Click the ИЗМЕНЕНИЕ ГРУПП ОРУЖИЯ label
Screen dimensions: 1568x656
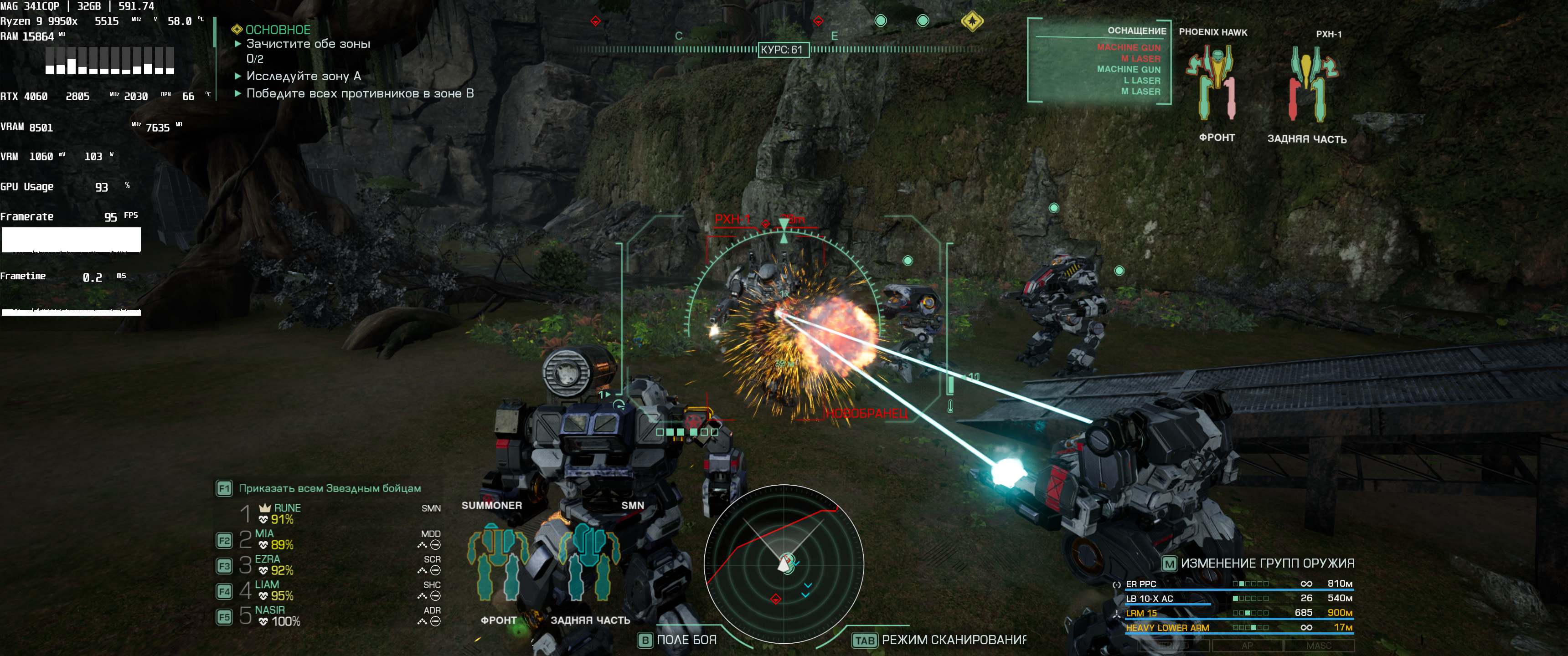point(1267,564)
